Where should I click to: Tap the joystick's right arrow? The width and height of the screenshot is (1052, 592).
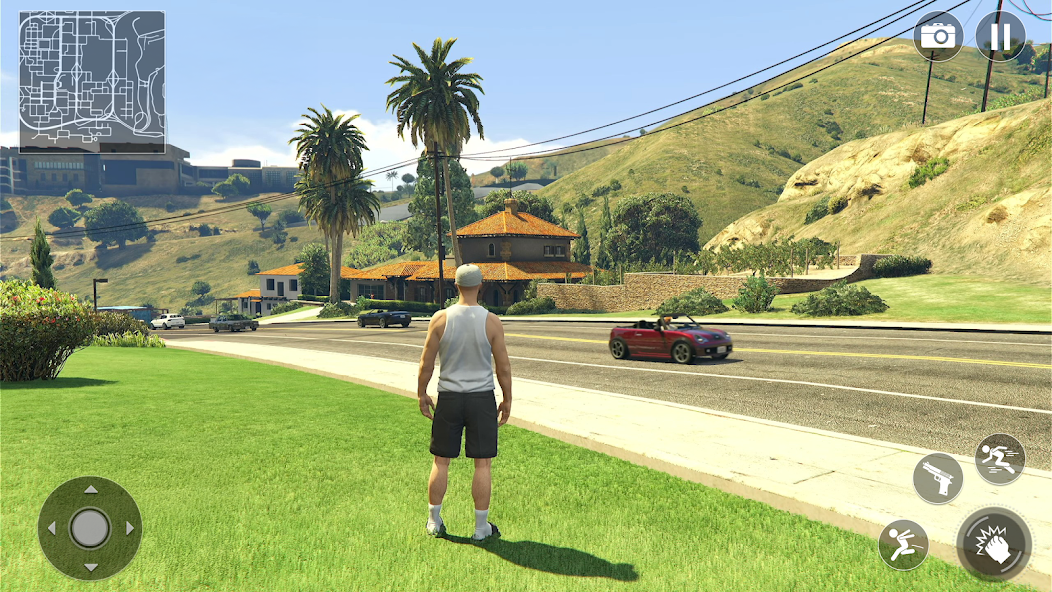[129, 528]
